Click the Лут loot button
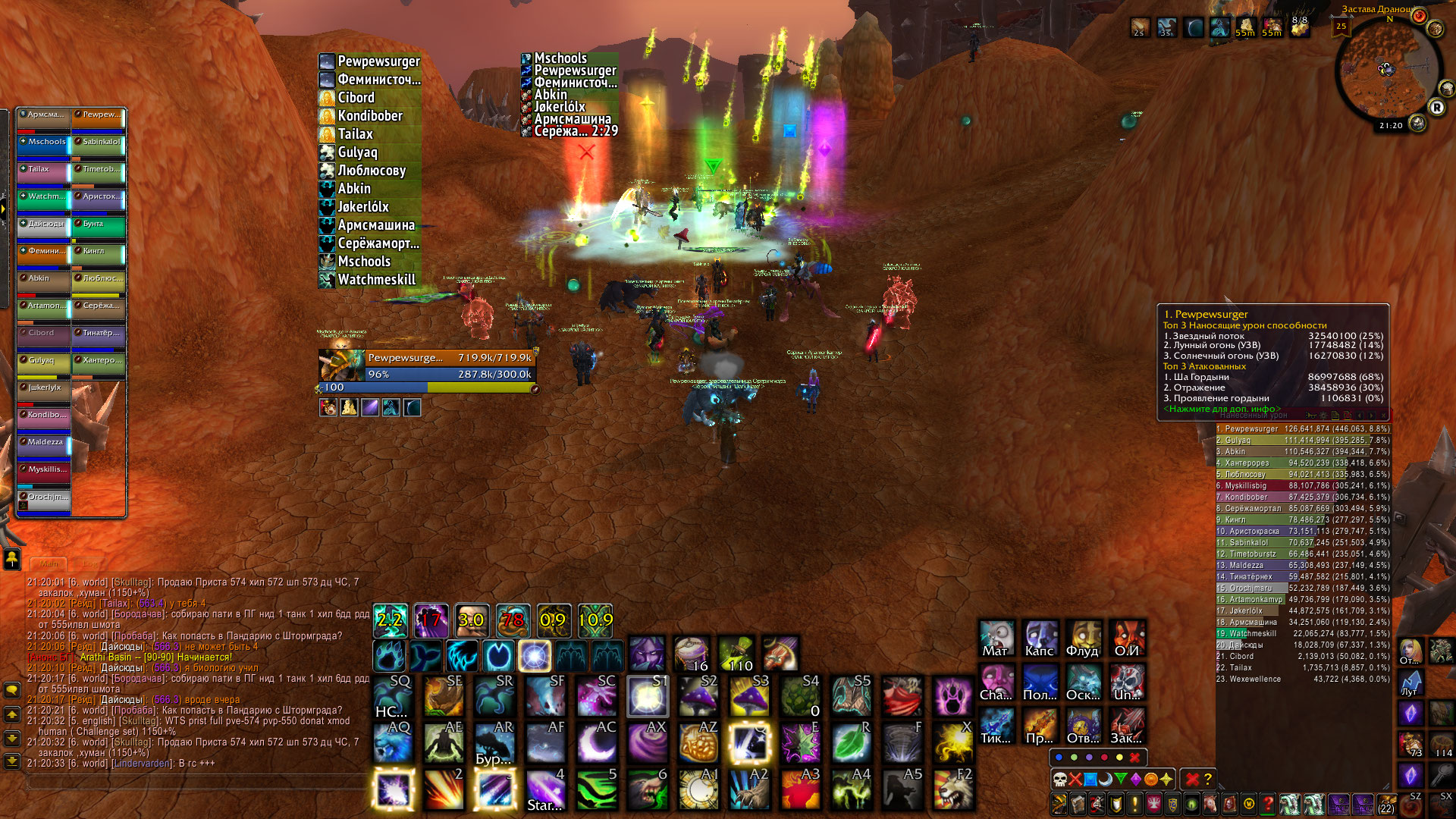This screenshot has width=1456, height=819. [1410, 682]
